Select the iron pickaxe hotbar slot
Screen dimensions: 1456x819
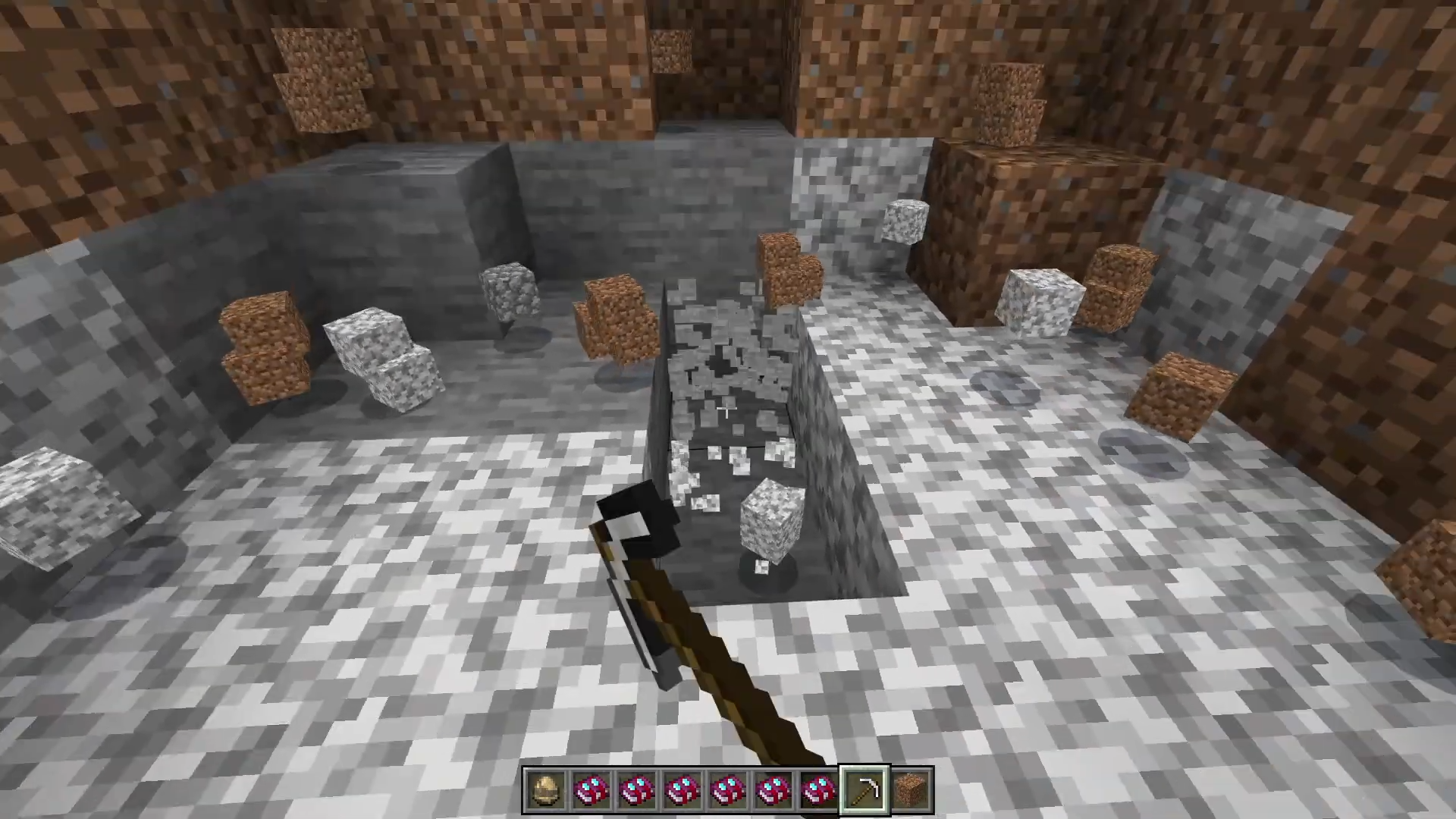click(865, 792)
